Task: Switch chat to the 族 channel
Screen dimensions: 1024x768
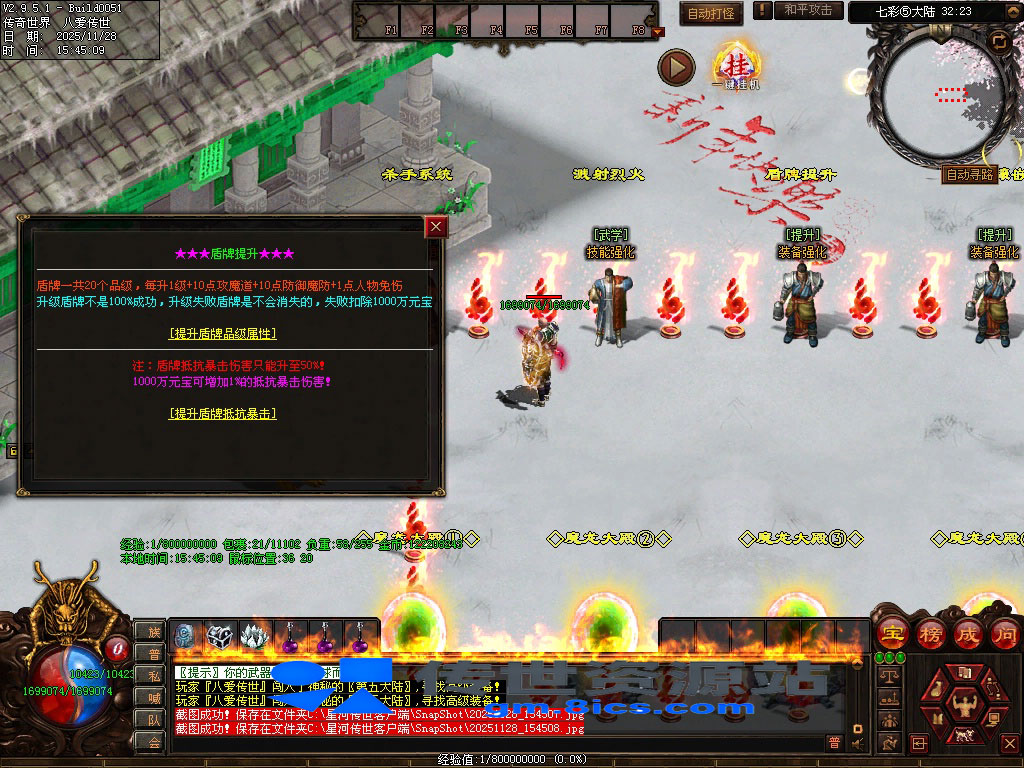Action: pos(150,632)
